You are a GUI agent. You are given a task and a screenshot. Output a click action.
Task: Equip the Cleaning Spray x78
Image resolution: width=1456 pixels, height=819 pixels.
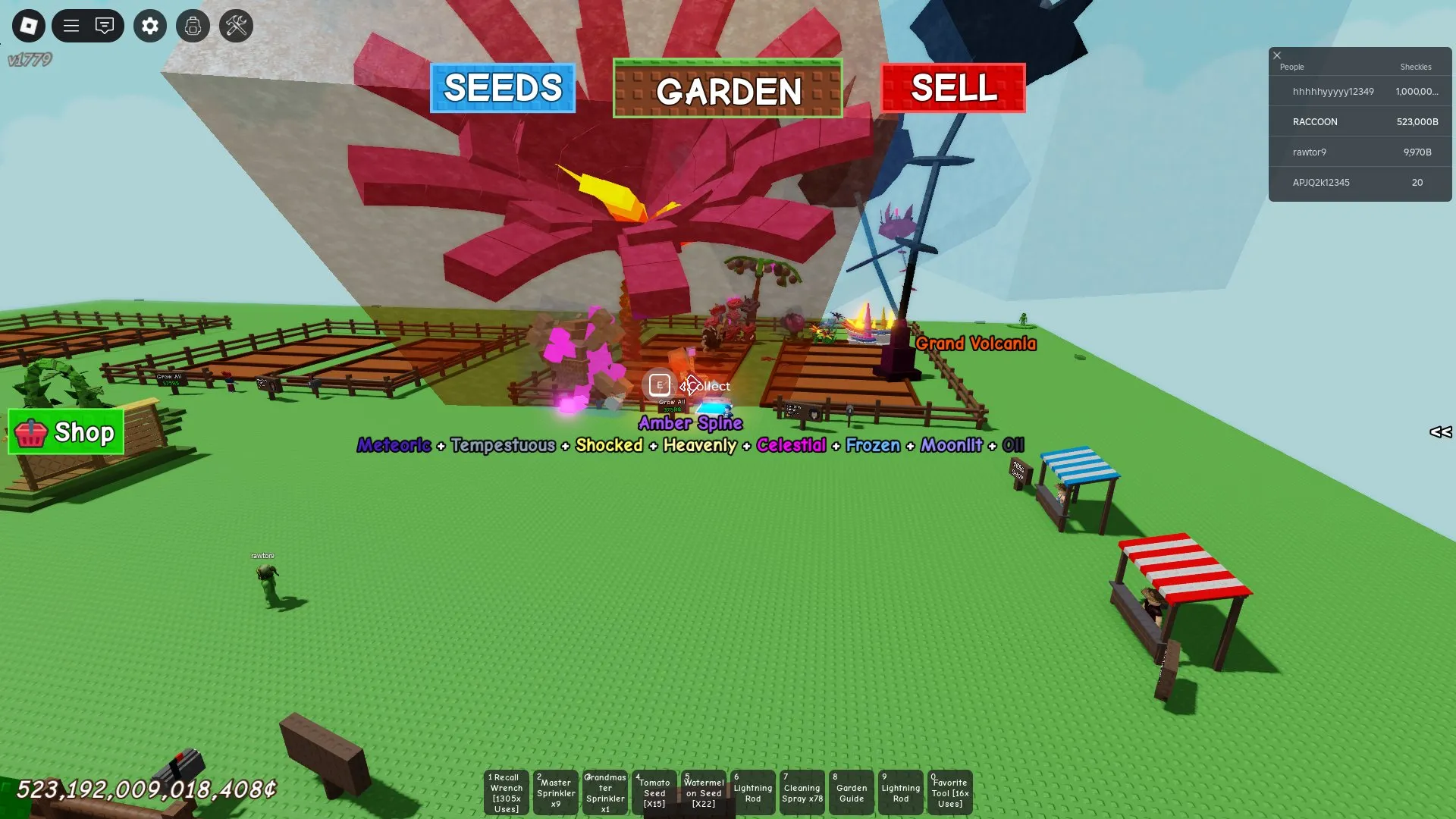[802, 792]
